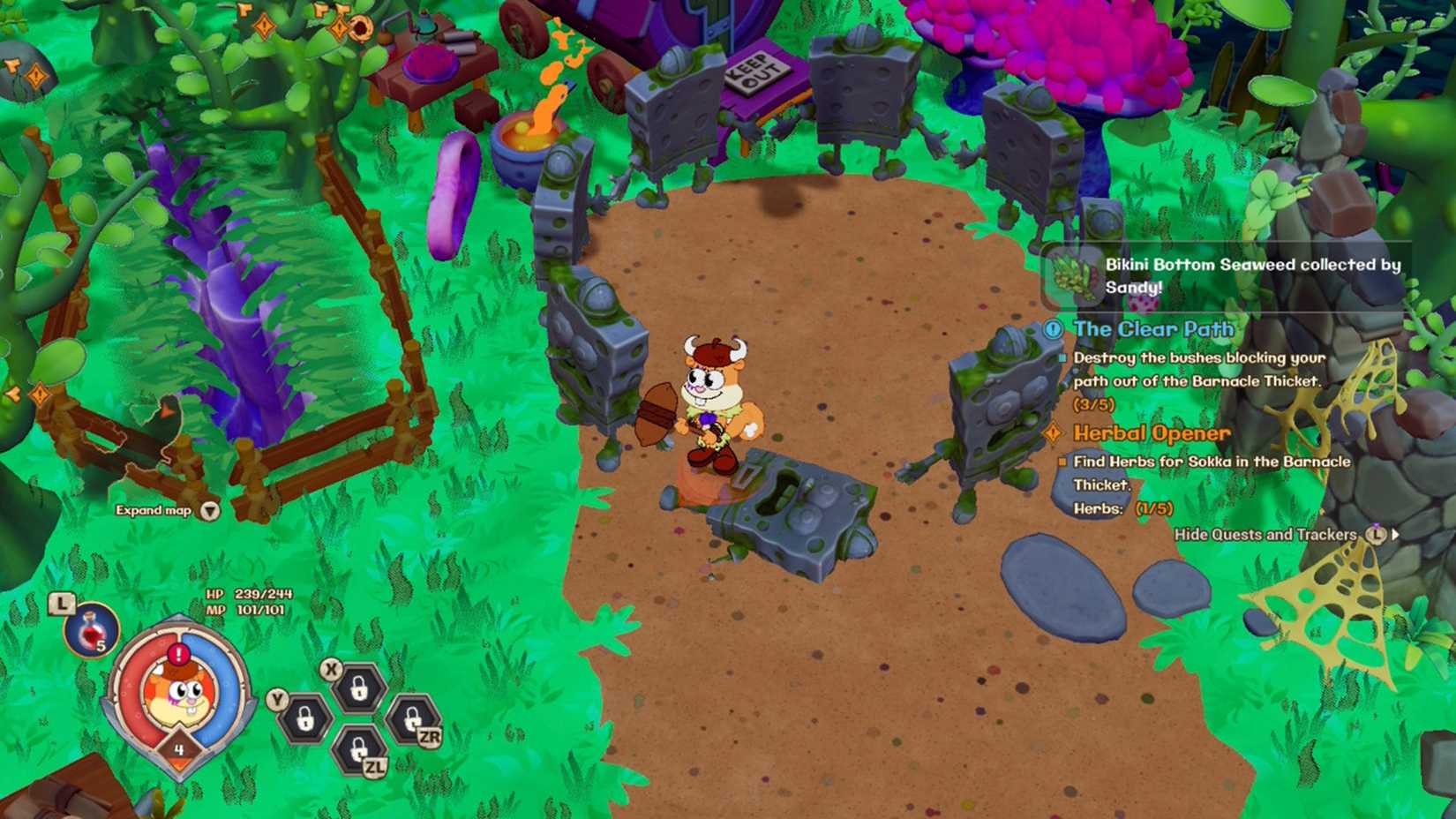Toggle the locked ability slot beside Y
The image size is (1456, 819).
click(304, 718)
